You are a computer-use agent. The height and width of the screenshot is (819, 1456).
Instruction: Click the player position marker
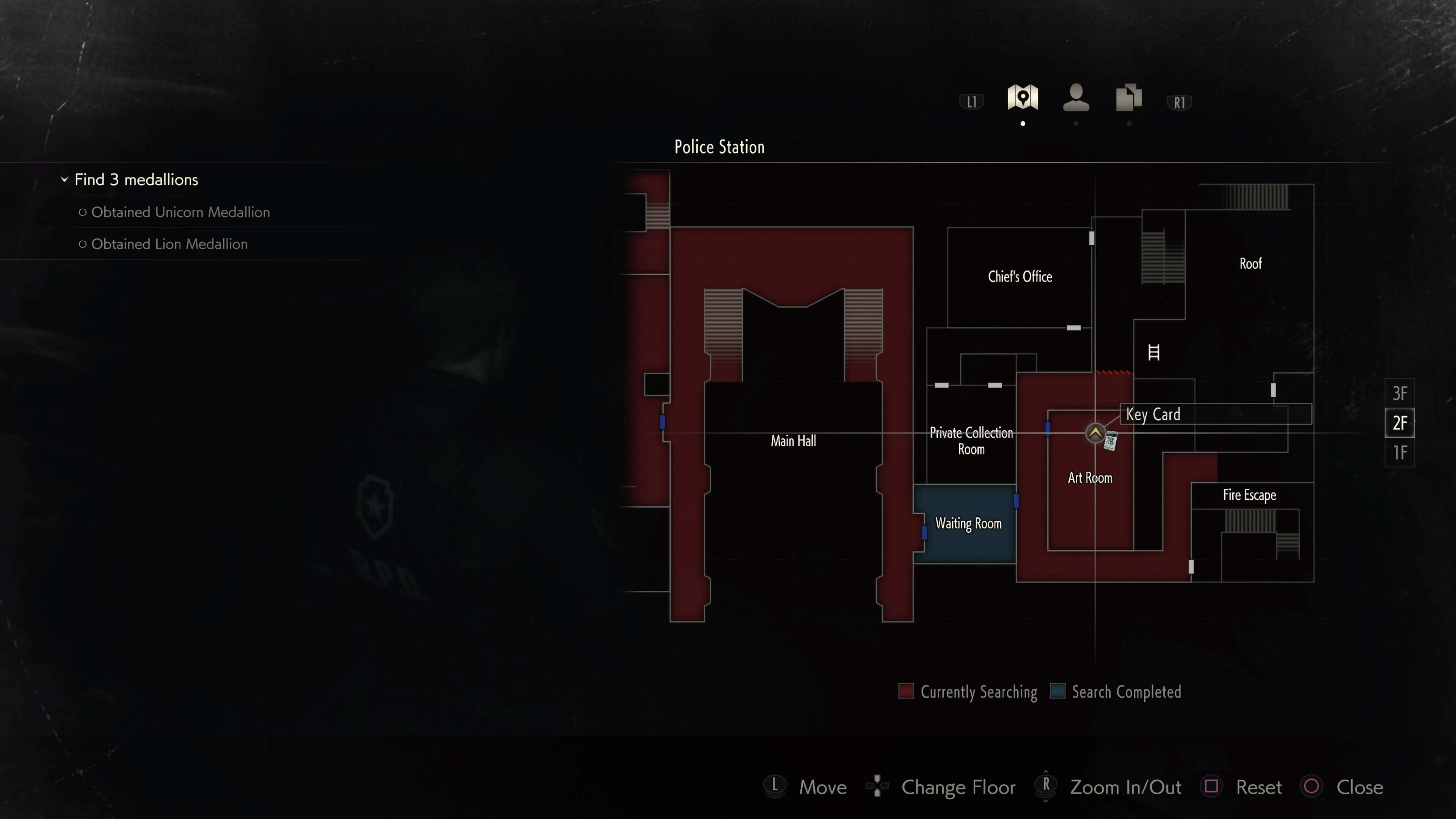[x=1095, y=433]
